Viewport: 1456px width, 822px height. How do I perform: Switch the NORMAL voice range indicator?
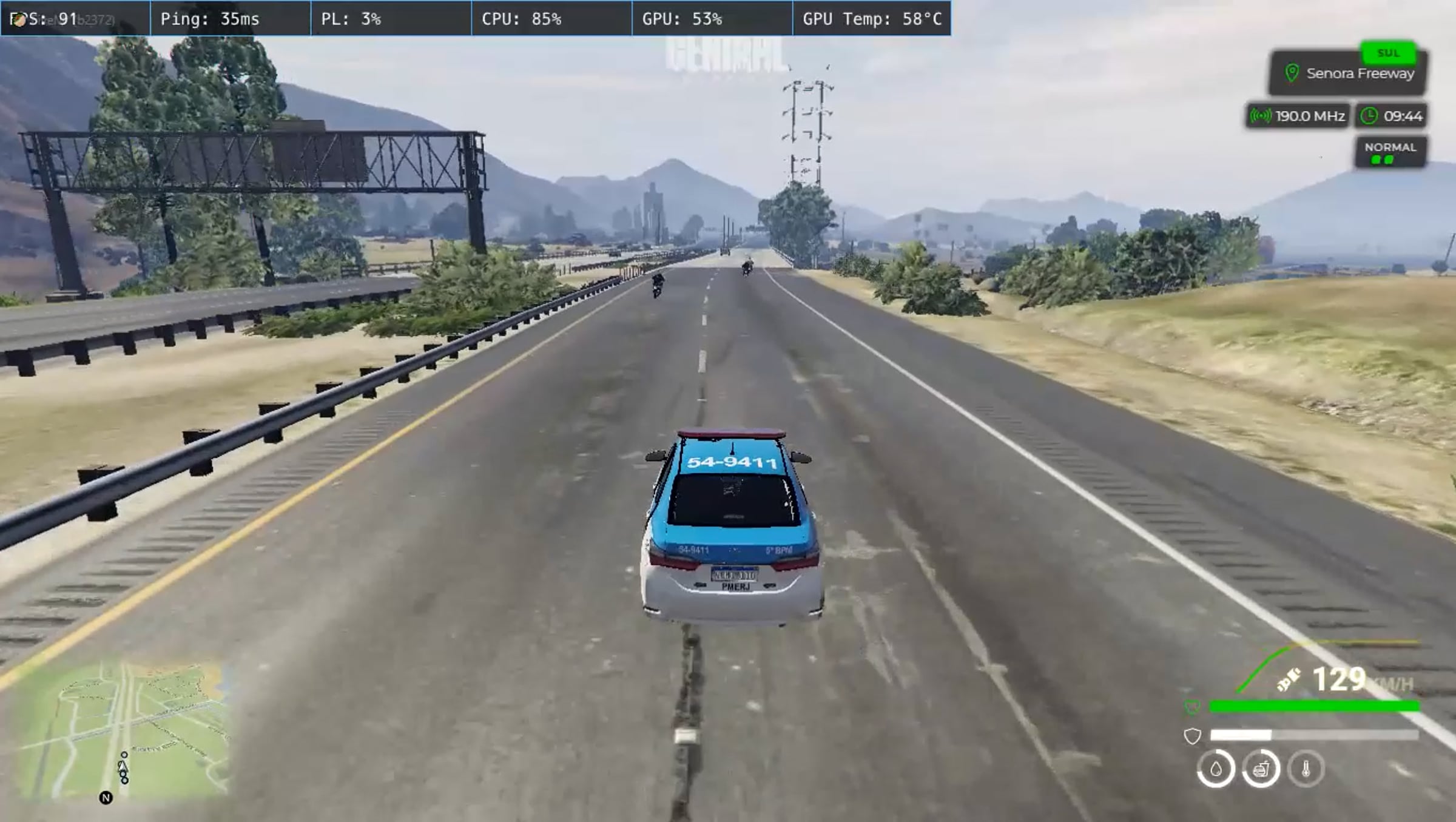coord(1390,152)
